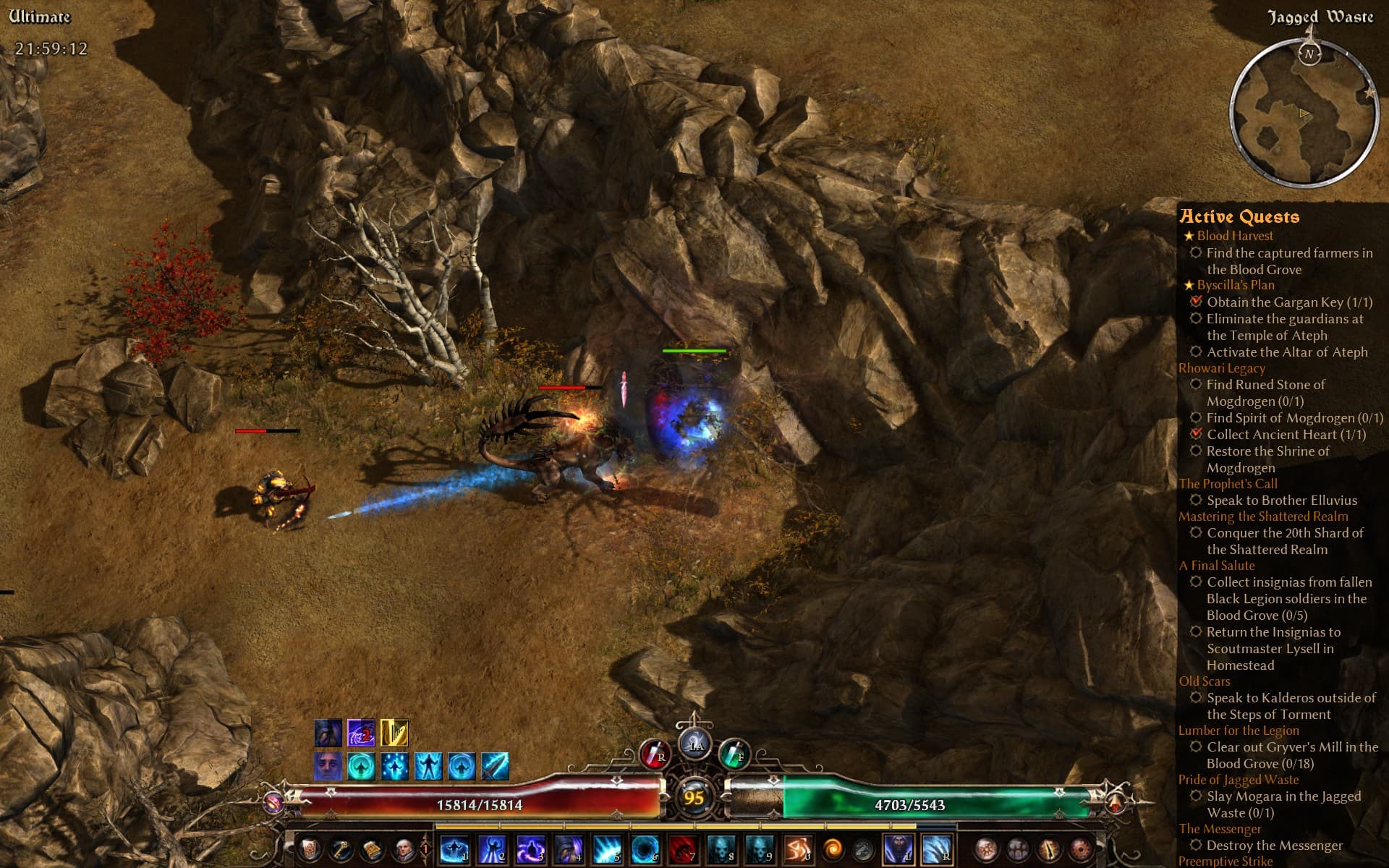
Task: Open the golden key button on the bar
Action: click(x=340, y=849)
